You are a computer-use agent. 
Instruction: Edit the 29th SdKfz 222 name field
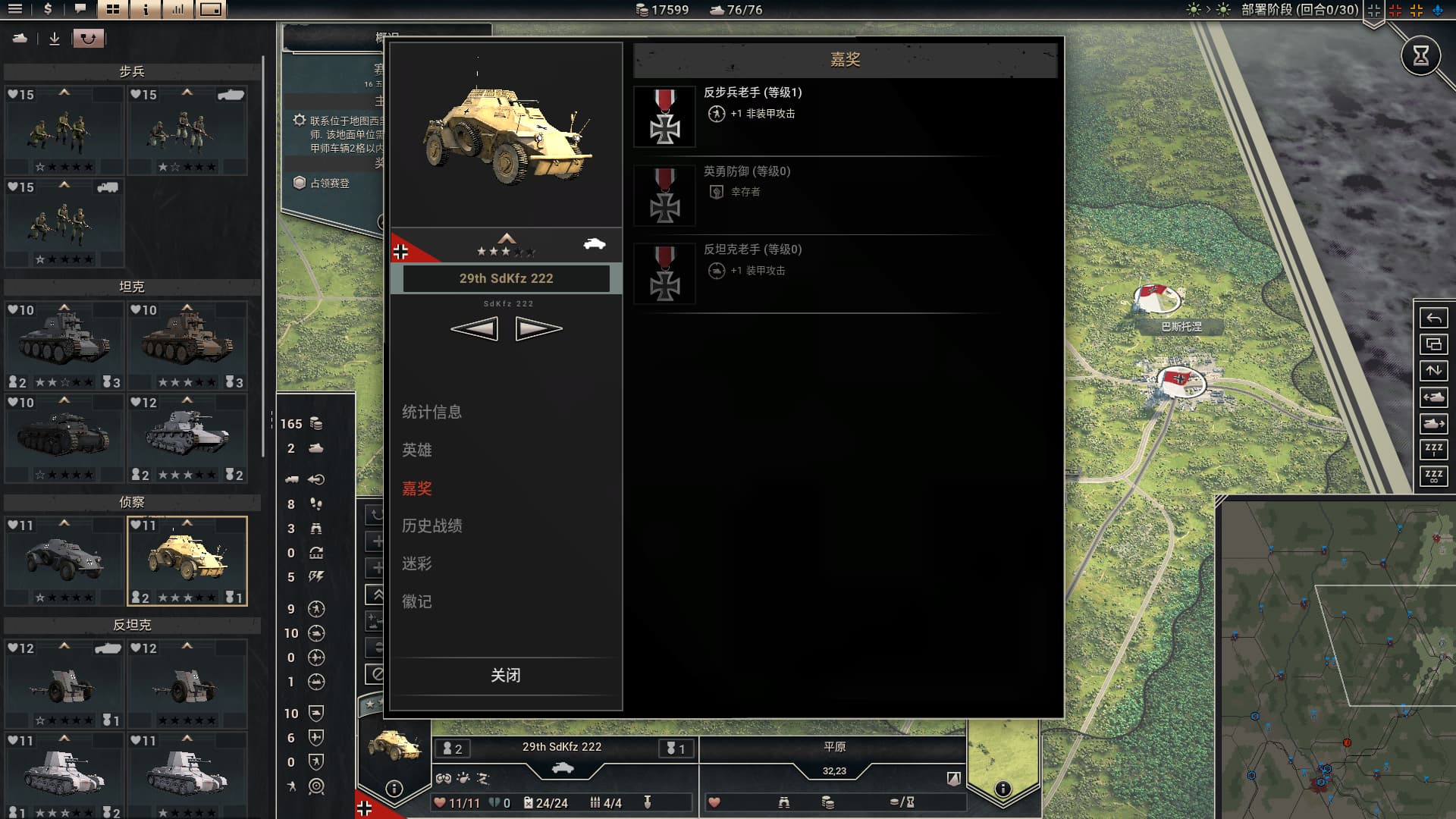click(x=506, y=278)
